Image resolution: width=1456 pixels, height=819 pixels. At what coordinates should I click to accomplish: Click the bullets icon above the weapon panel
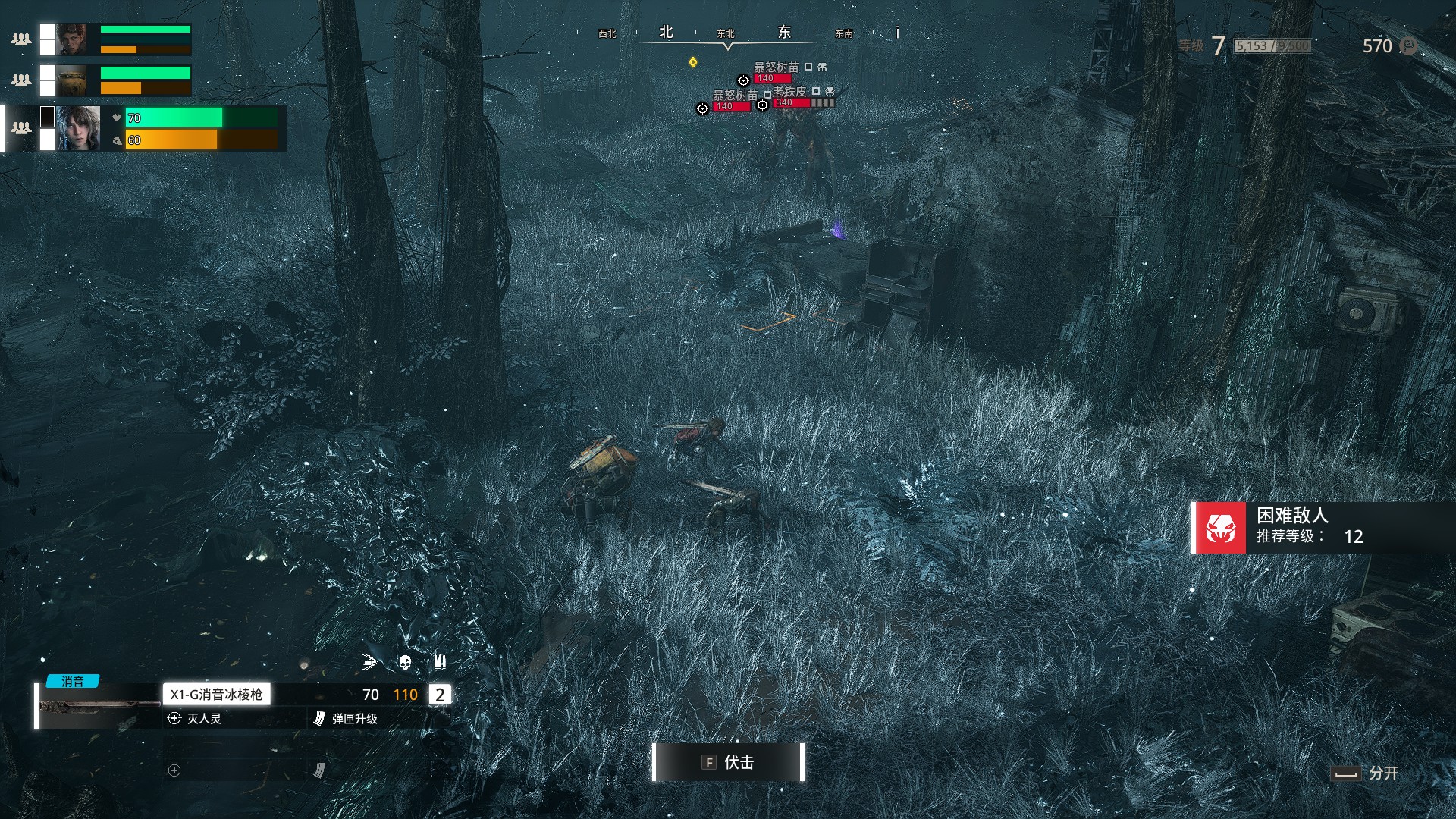point(440,662)
